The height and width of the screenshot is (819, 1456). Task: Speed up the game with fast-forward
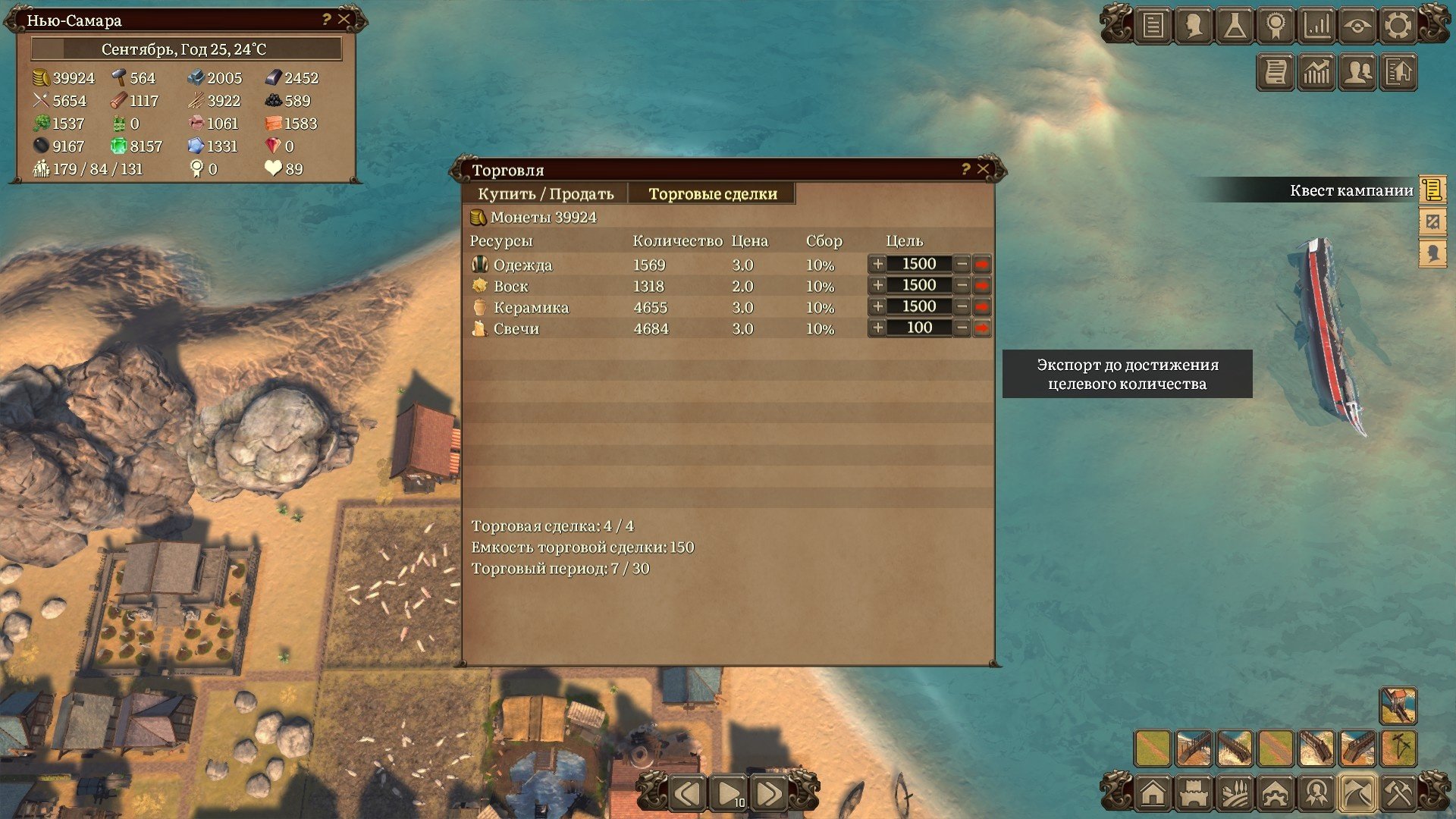click(769, 794)
